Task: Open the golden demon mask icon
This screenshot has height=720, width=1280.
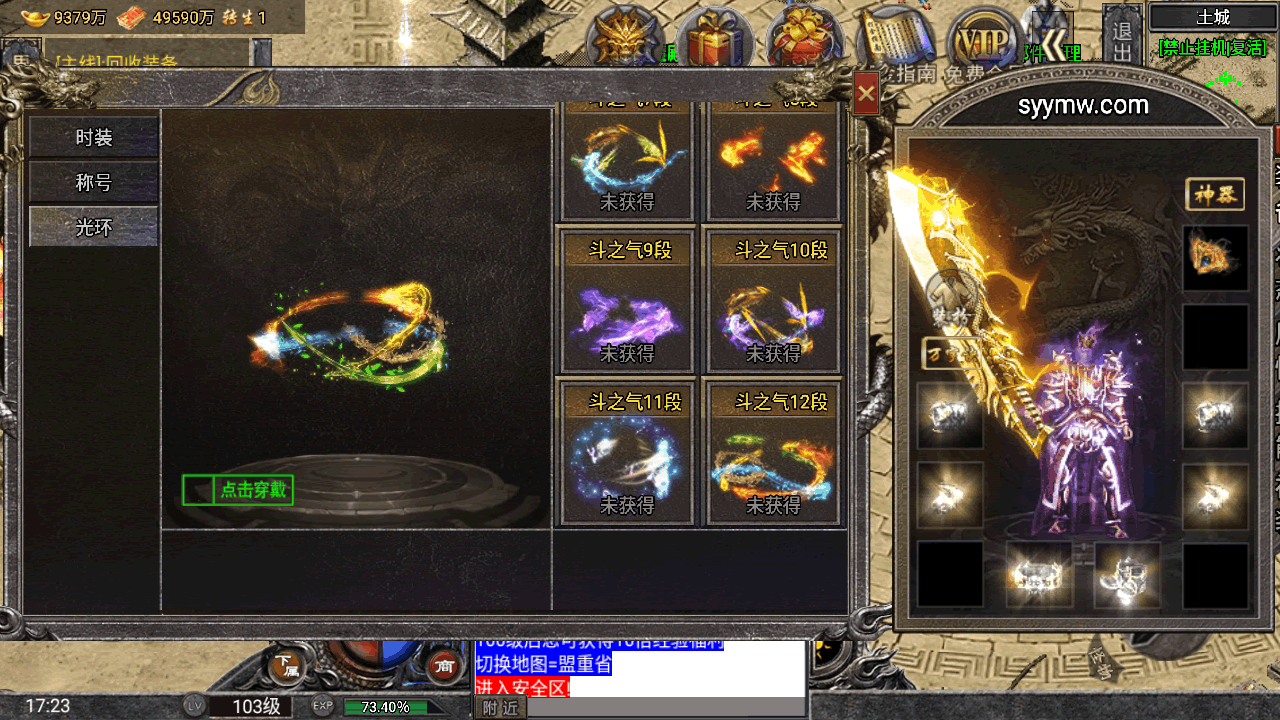Action: click(625, 38)
